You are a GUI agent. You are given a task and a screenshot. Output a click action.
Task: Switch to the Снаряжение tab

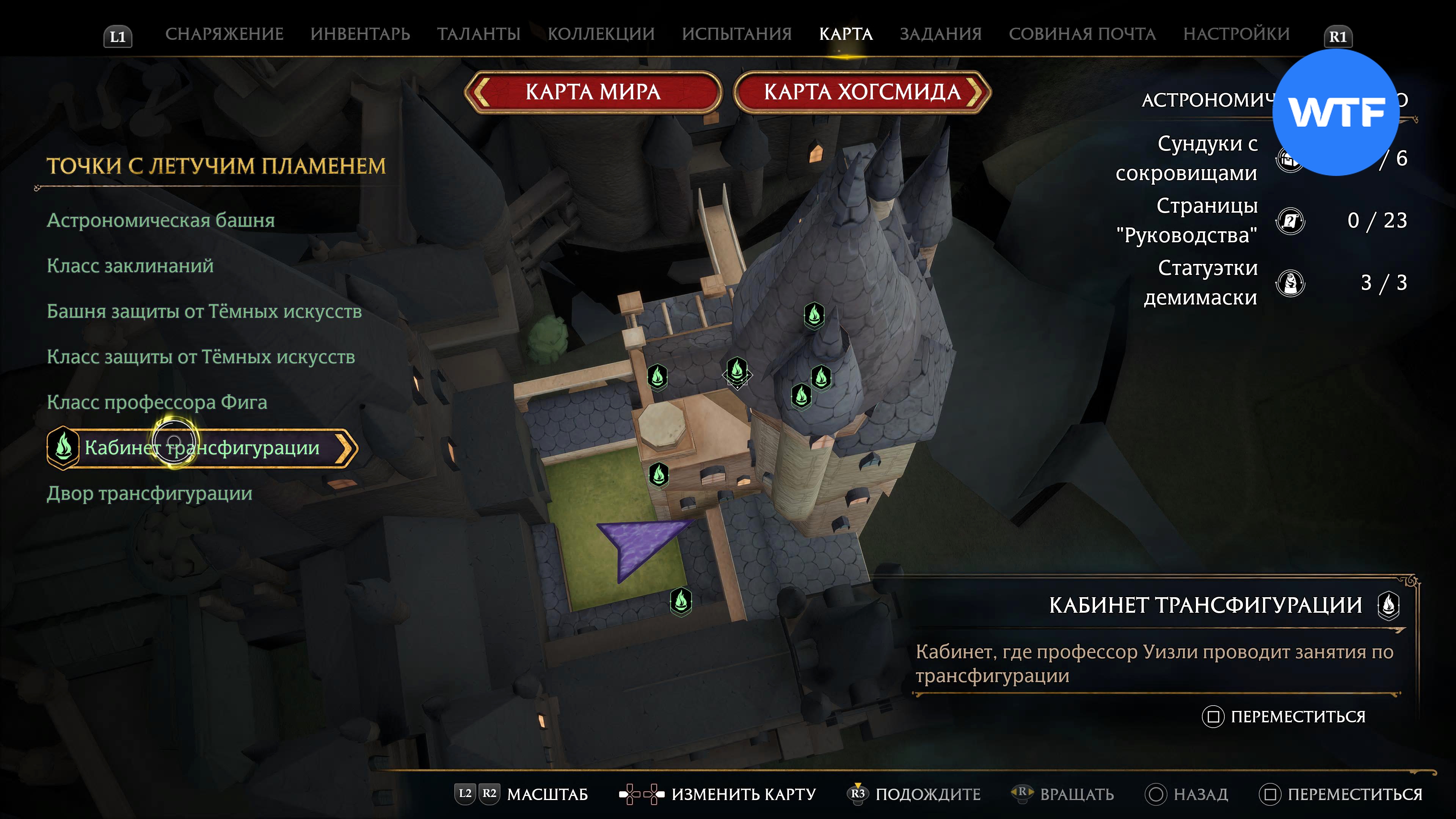224,34
